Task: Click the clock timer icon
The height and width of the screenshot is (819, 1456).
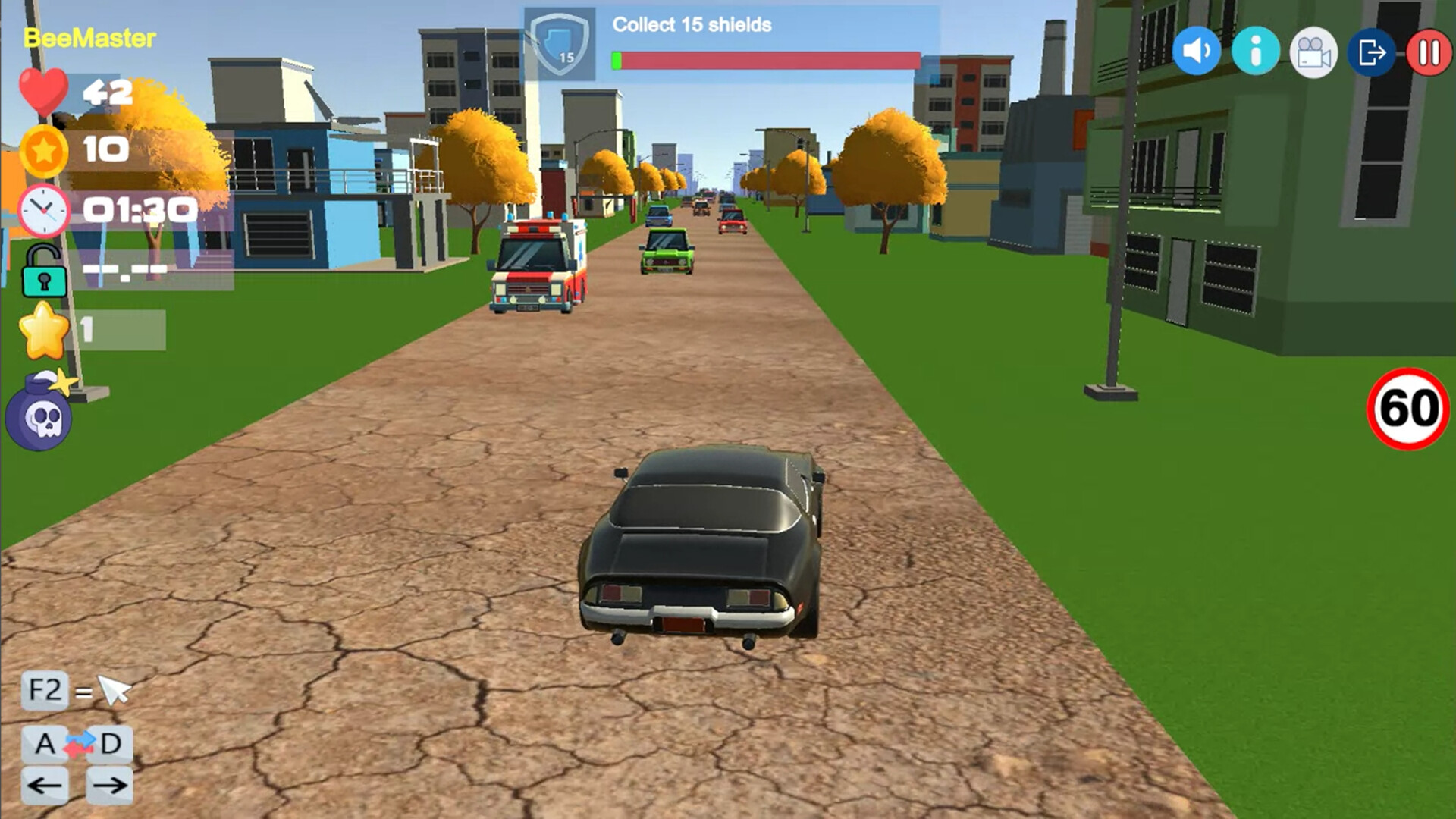Action: (x=45, y=212)
